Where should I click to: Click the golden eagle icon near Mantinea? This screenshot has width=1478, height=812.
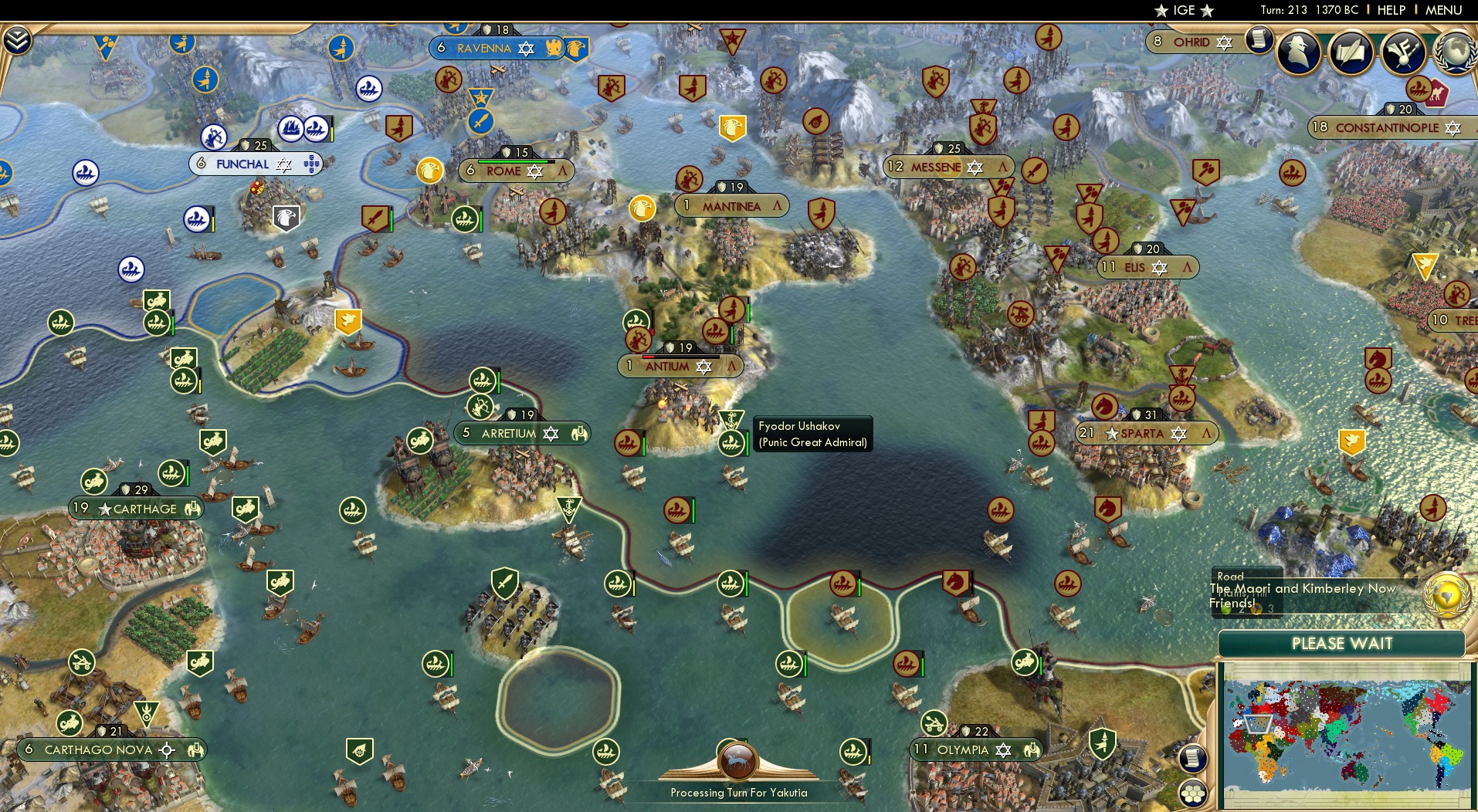coord(642,208)
